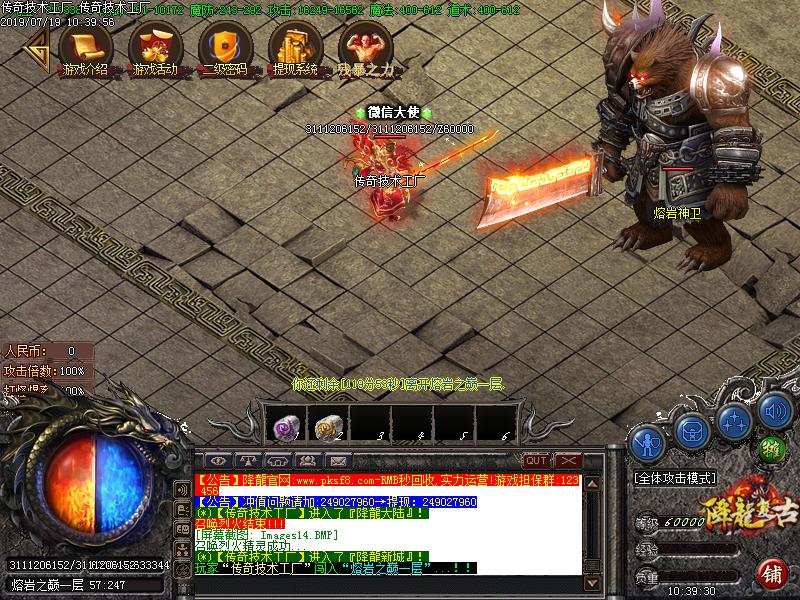Open the 游戏活动 game events icon
The width and height of the screenshot is (800, 600).
click(154, 46)
